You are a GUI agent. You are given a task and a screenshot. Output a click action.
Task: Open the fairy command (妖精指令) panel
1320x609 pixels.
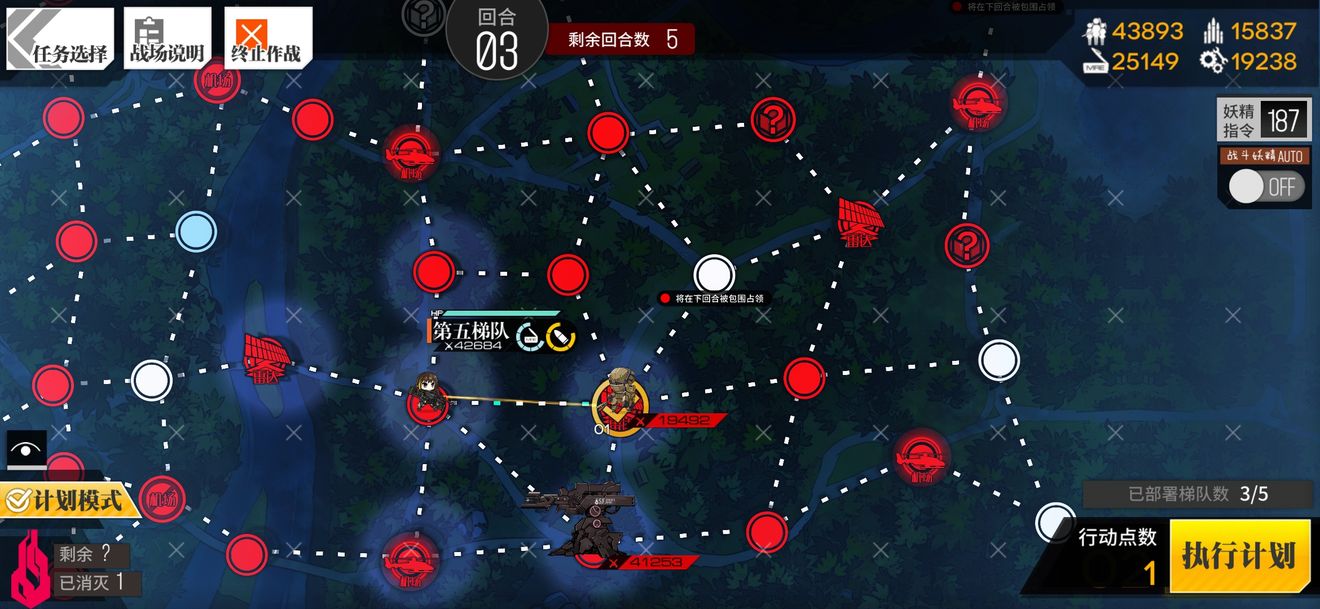click(x=1263, y=121)
